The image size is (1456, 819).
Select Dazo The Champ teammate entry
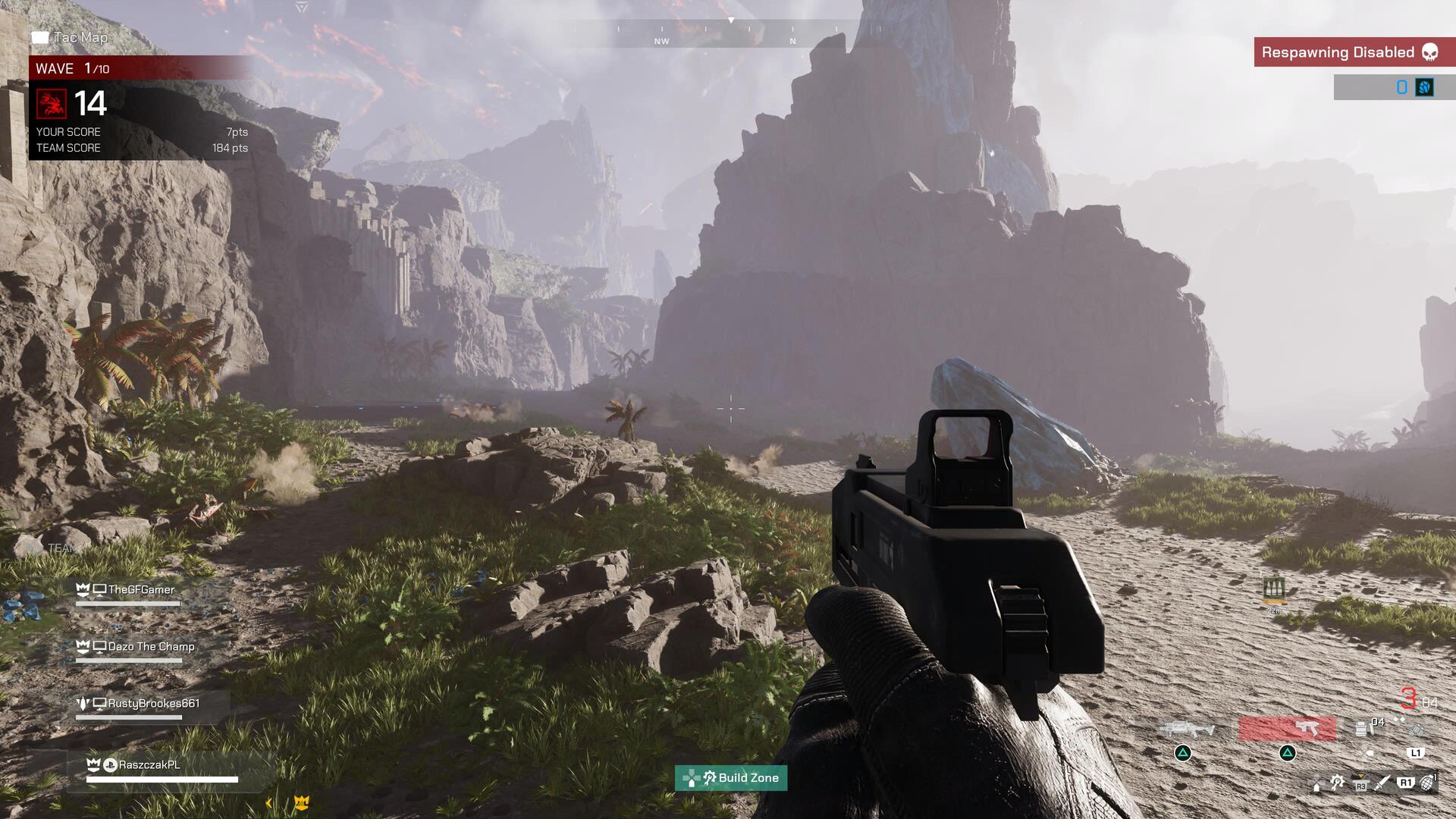click(x=151, y=646)
